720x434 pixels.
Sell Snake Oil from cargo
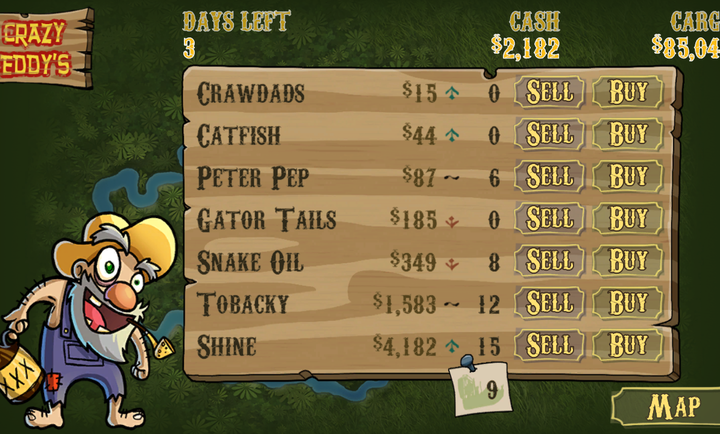tap(549, 261)
